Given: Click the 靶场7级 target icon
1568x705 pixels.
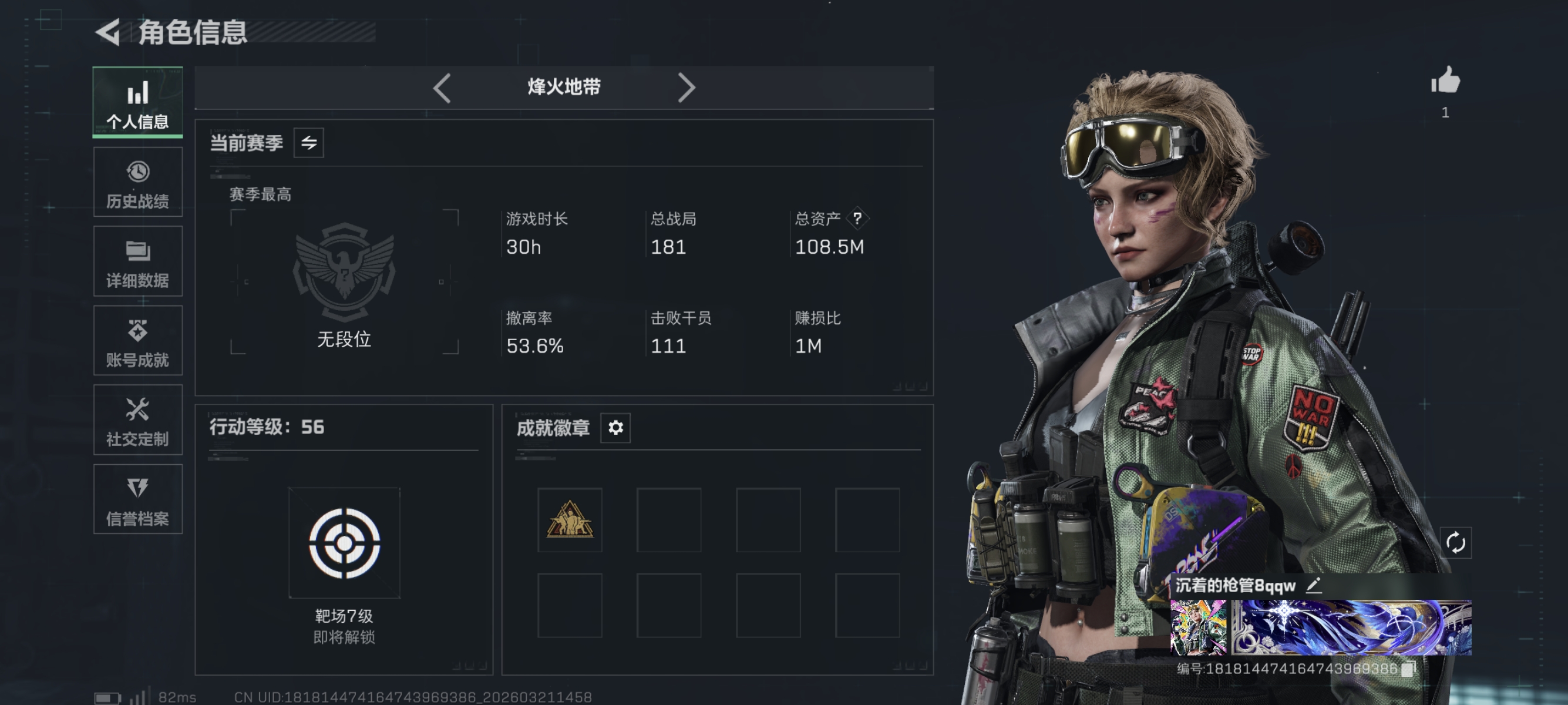Looking at the screenshot, I should pyautogui.click(x=345, y=543).
